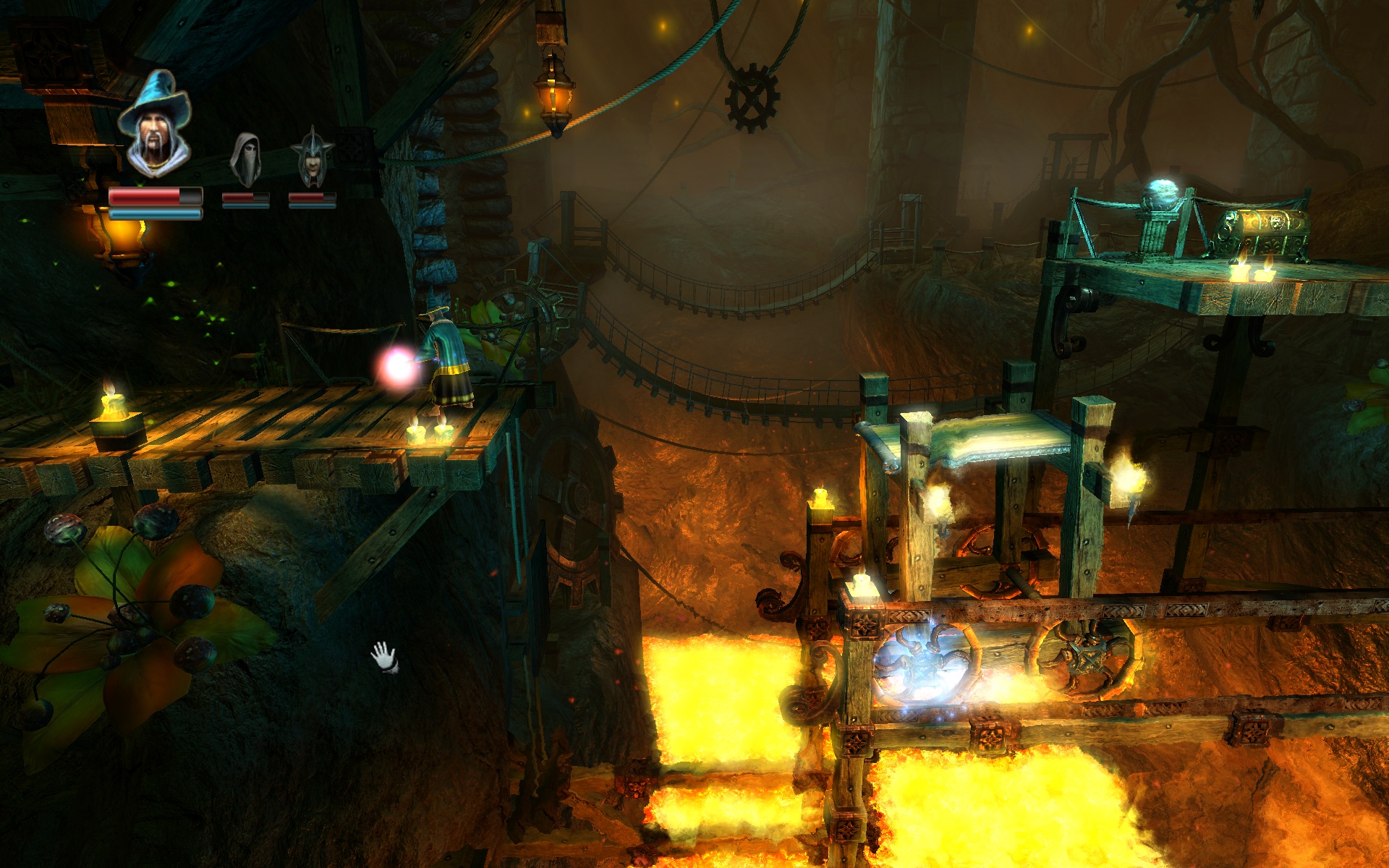Switch to the hooded thief portrait
The image size is (1389, 868).
pyautogui.click(x=246, y=161)
